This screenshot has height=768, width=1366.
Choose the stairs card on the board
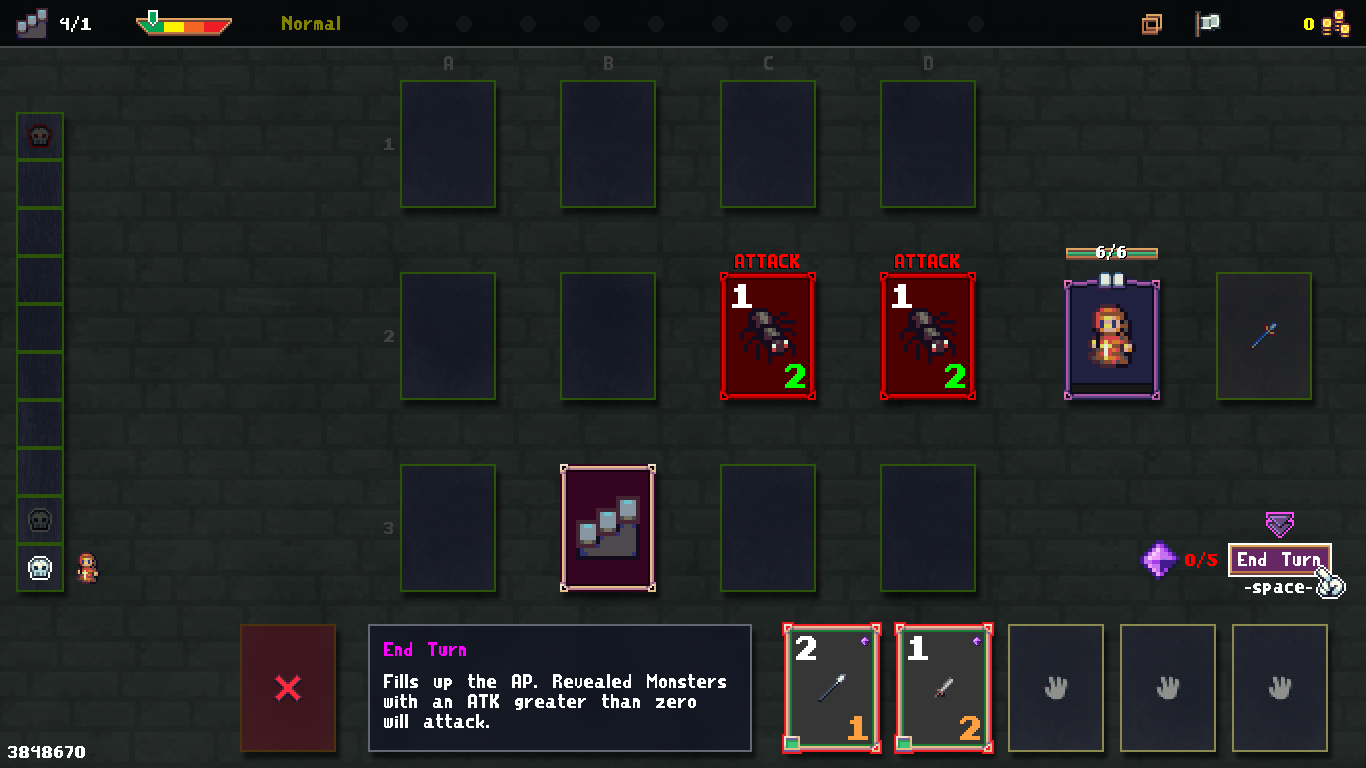click(x=607, y=528)
